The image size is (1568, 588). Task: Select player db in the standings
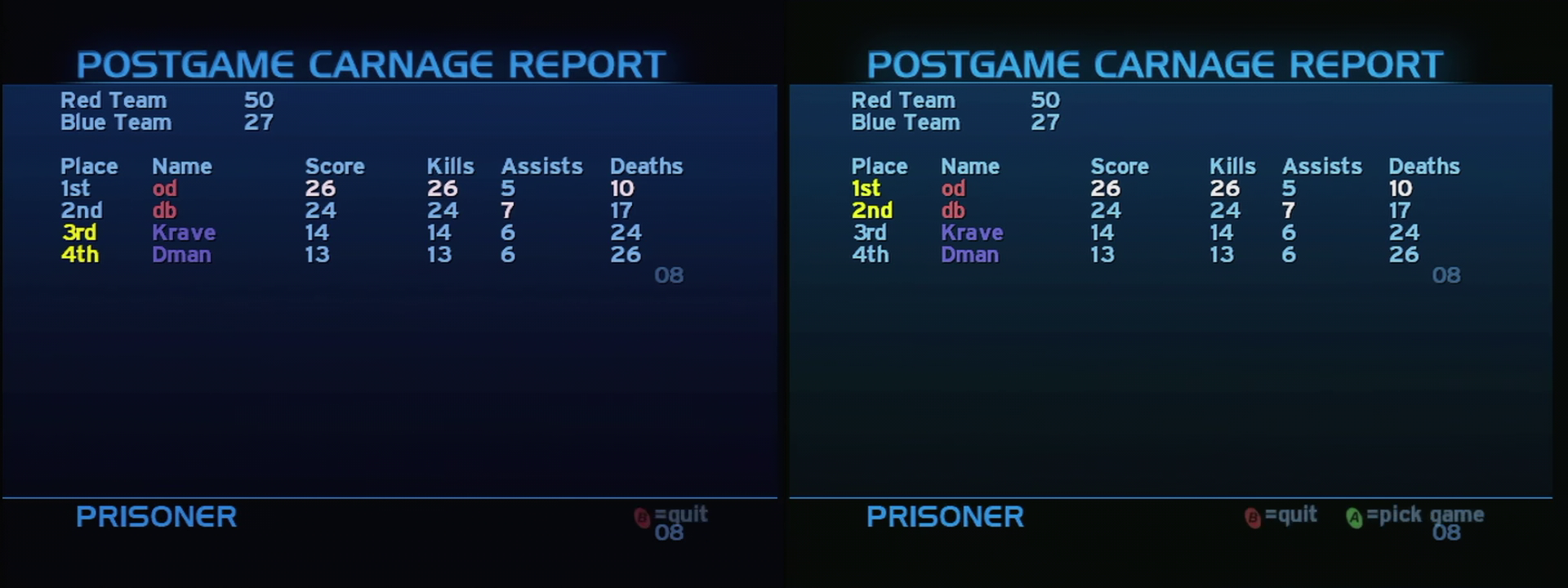tap(163, 211)
